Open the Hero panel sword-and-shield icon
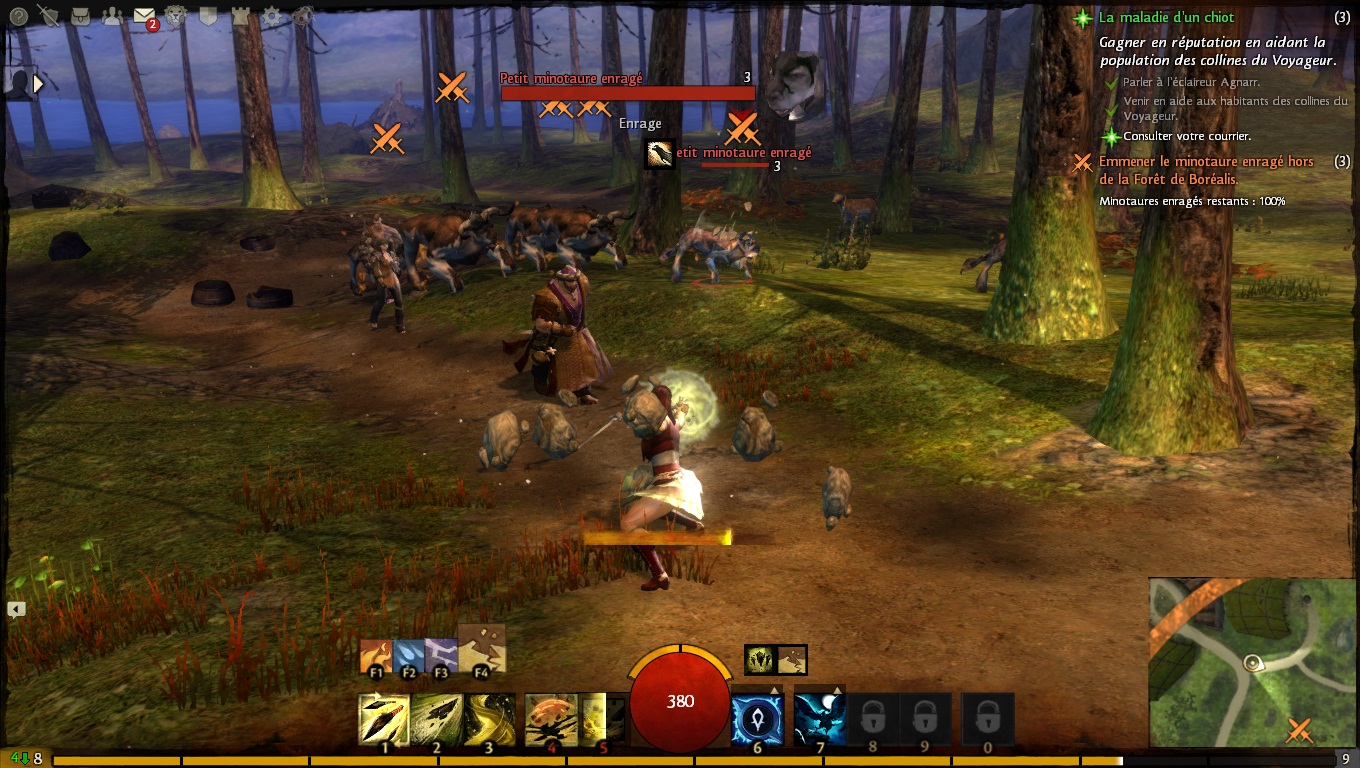1360x768 pixels. [x=47, y=15]
